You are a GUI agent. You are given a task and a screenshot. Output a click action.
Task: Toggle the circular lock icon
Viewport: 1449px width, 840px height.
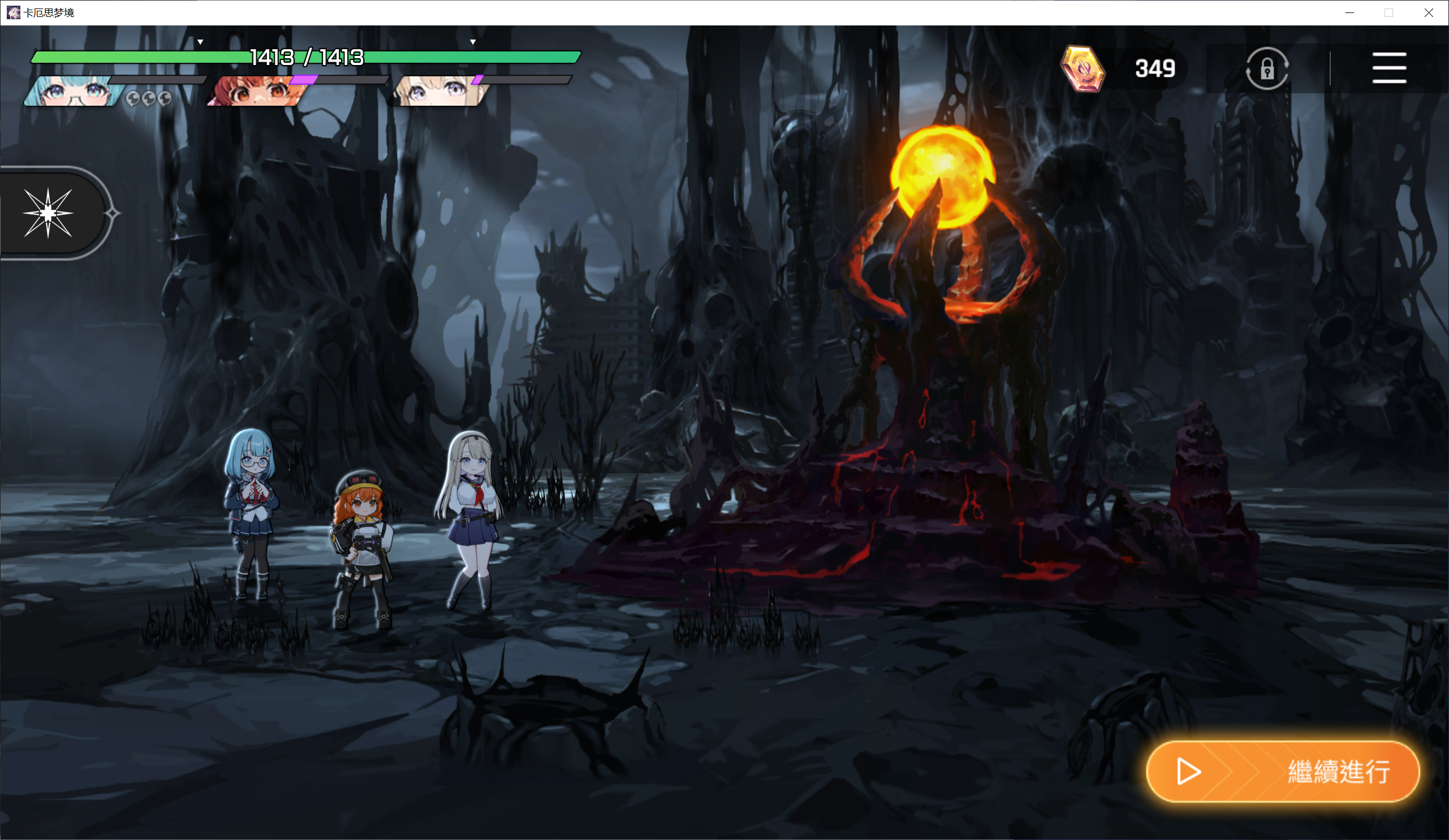[1267, 69]
